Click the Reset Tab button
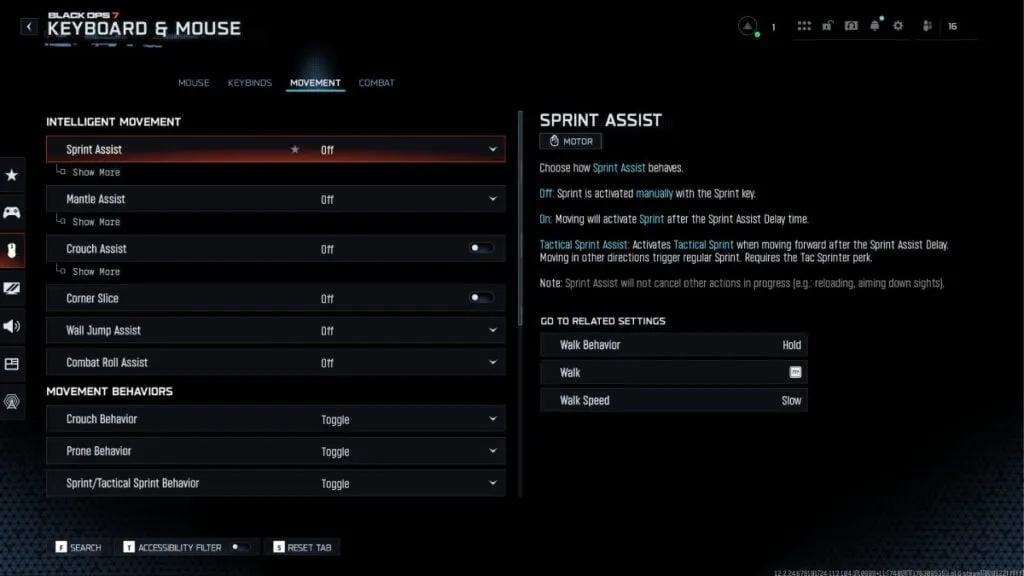Screen dimensions: 1024x576 pyautogui.click(x=302, y=547)
